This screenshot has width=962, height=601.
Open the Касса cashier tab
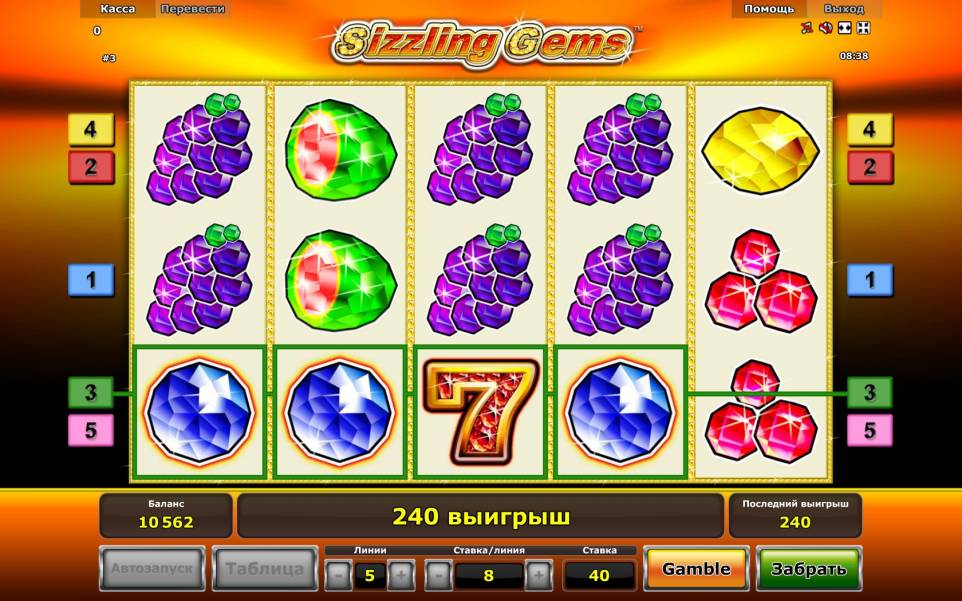[x=118, y=9]
